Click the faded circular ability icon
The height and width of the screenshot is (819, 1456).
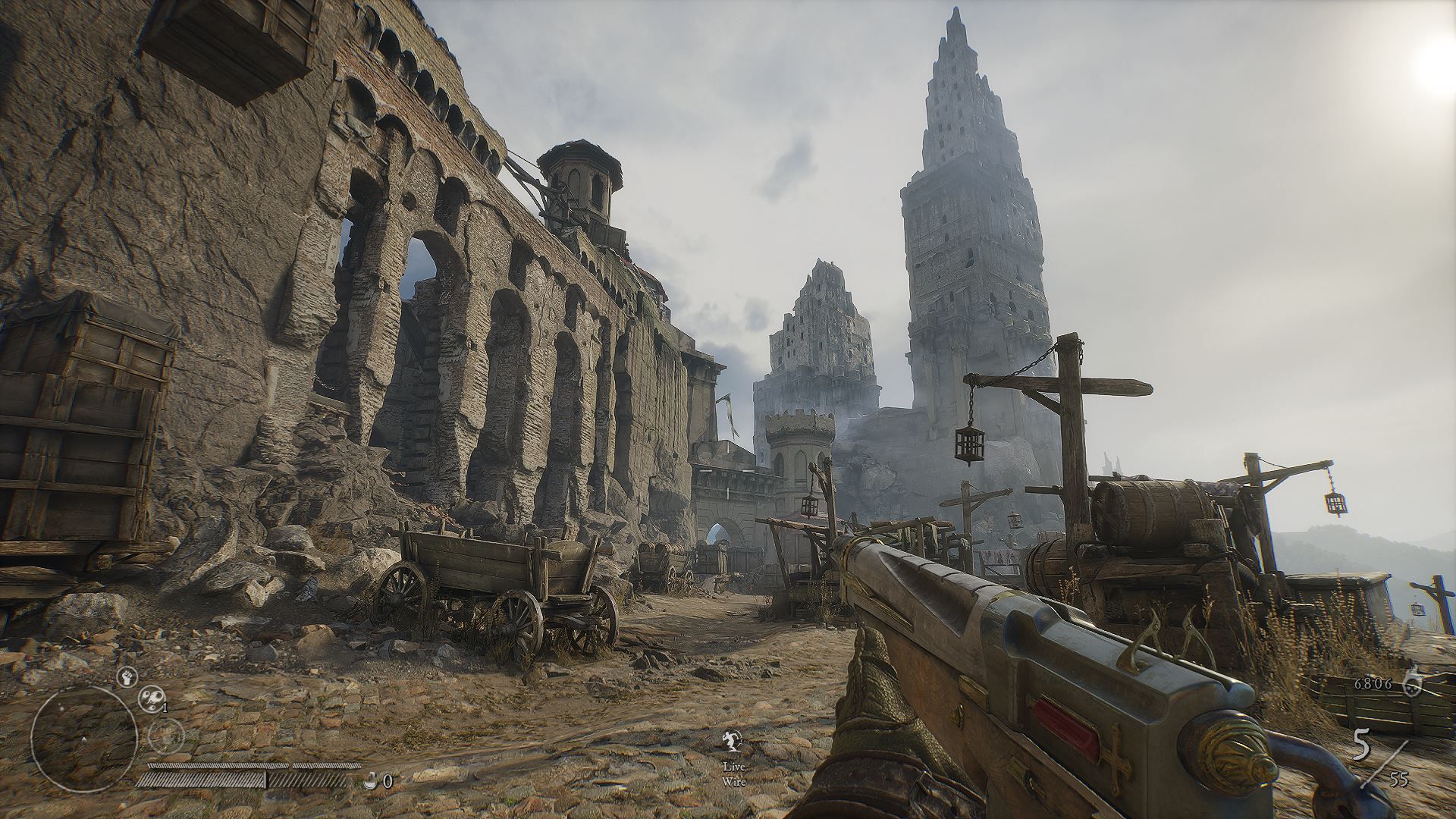pyautogui.click(x=166, y=734)
